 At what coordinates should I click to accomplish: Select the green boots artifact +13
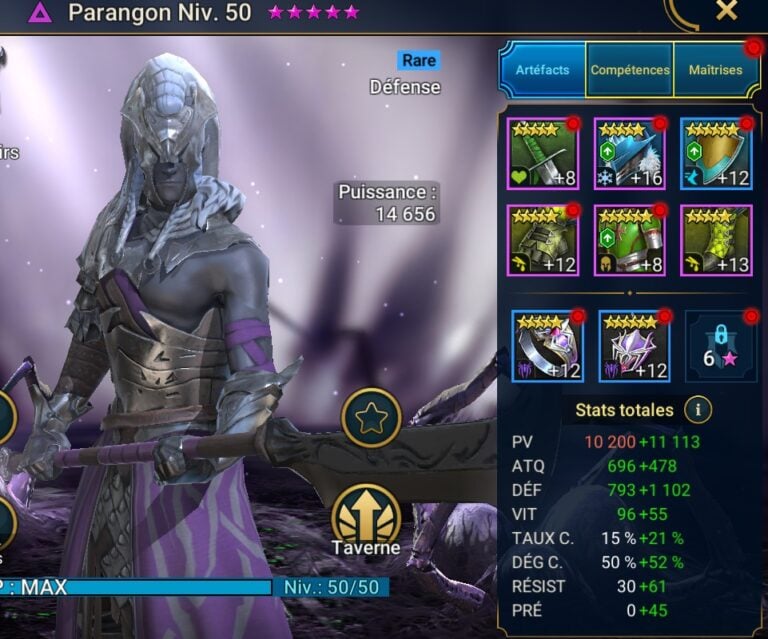(x=716, y=240)
